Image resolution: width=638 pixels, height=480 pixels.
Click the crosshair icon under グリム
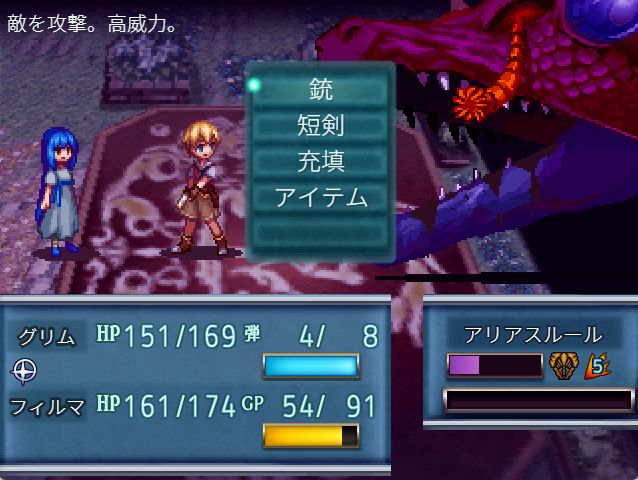[24, 371]
